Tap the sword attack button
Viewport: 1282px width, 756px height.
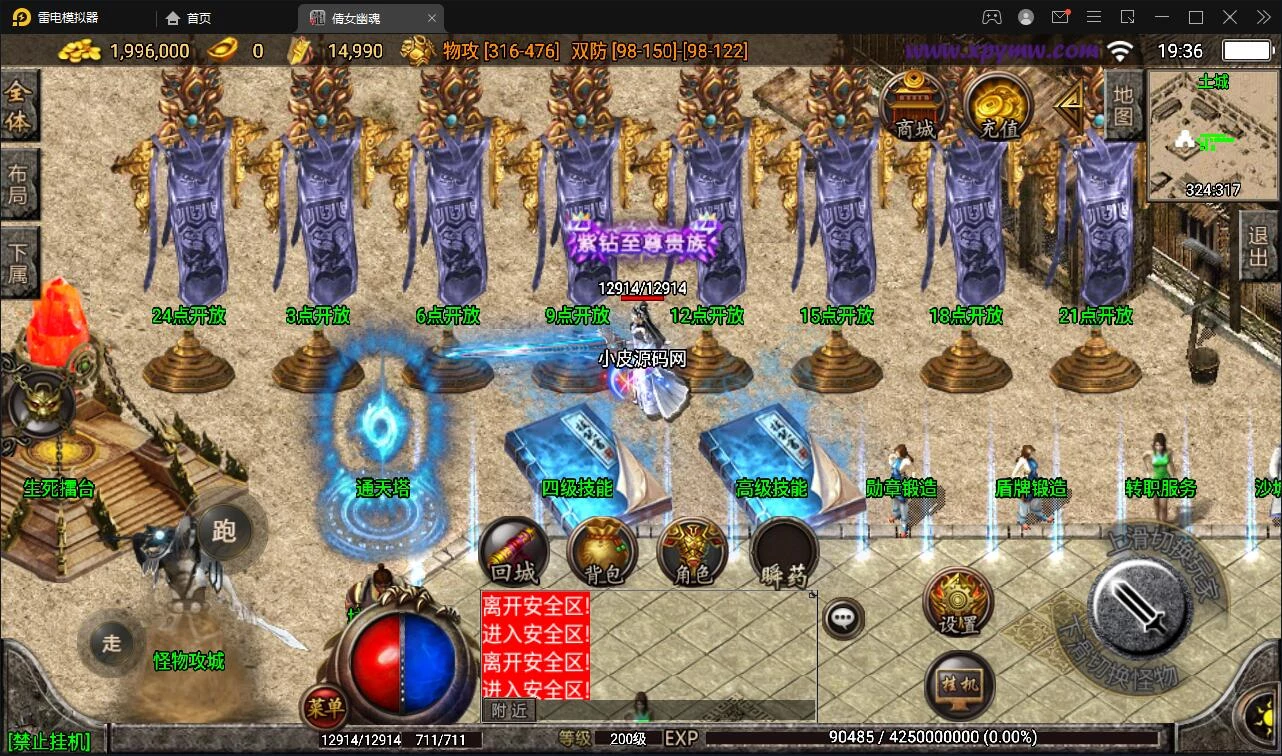(1138, 605)
